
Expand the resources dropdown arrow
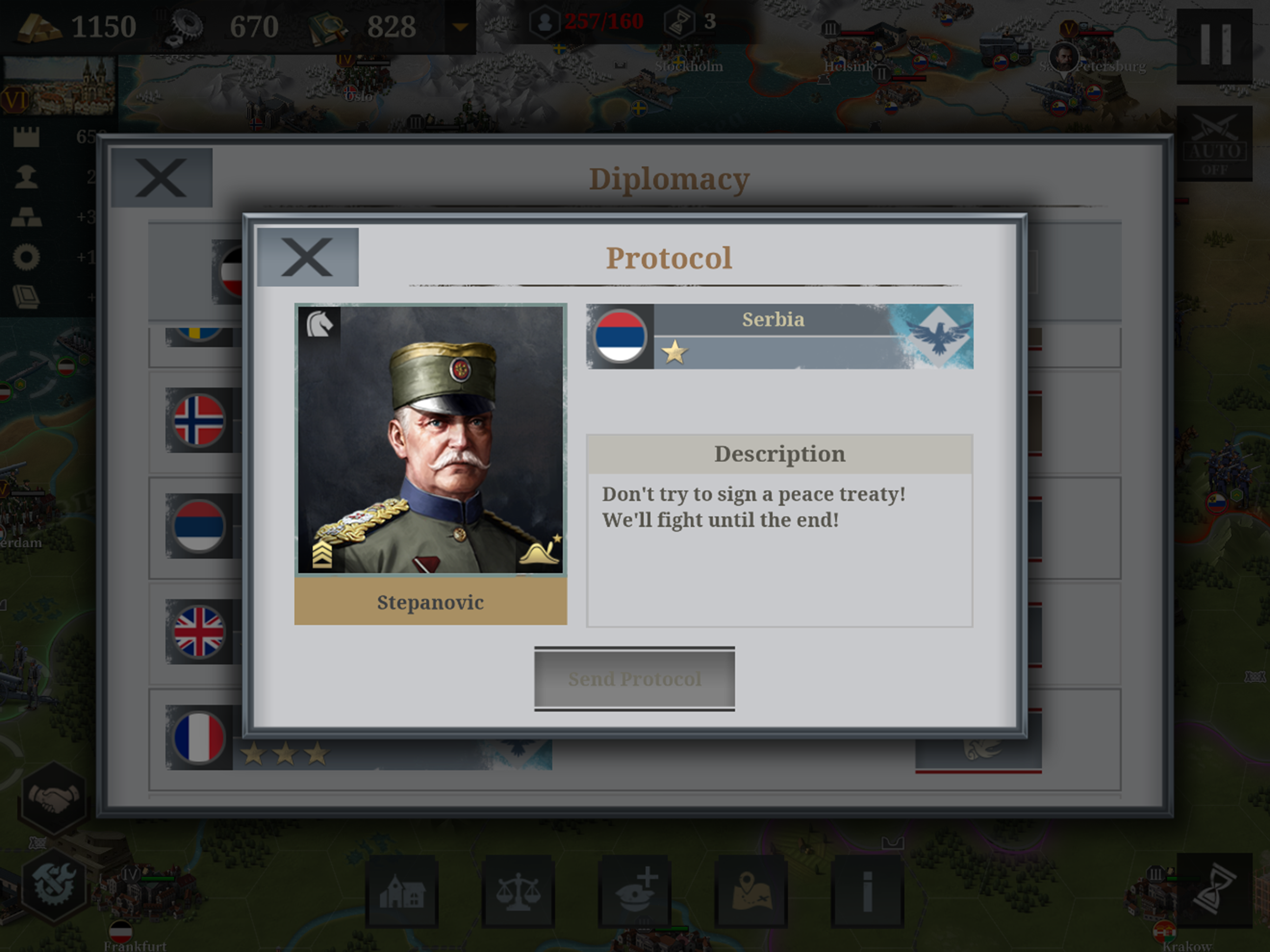460,27
